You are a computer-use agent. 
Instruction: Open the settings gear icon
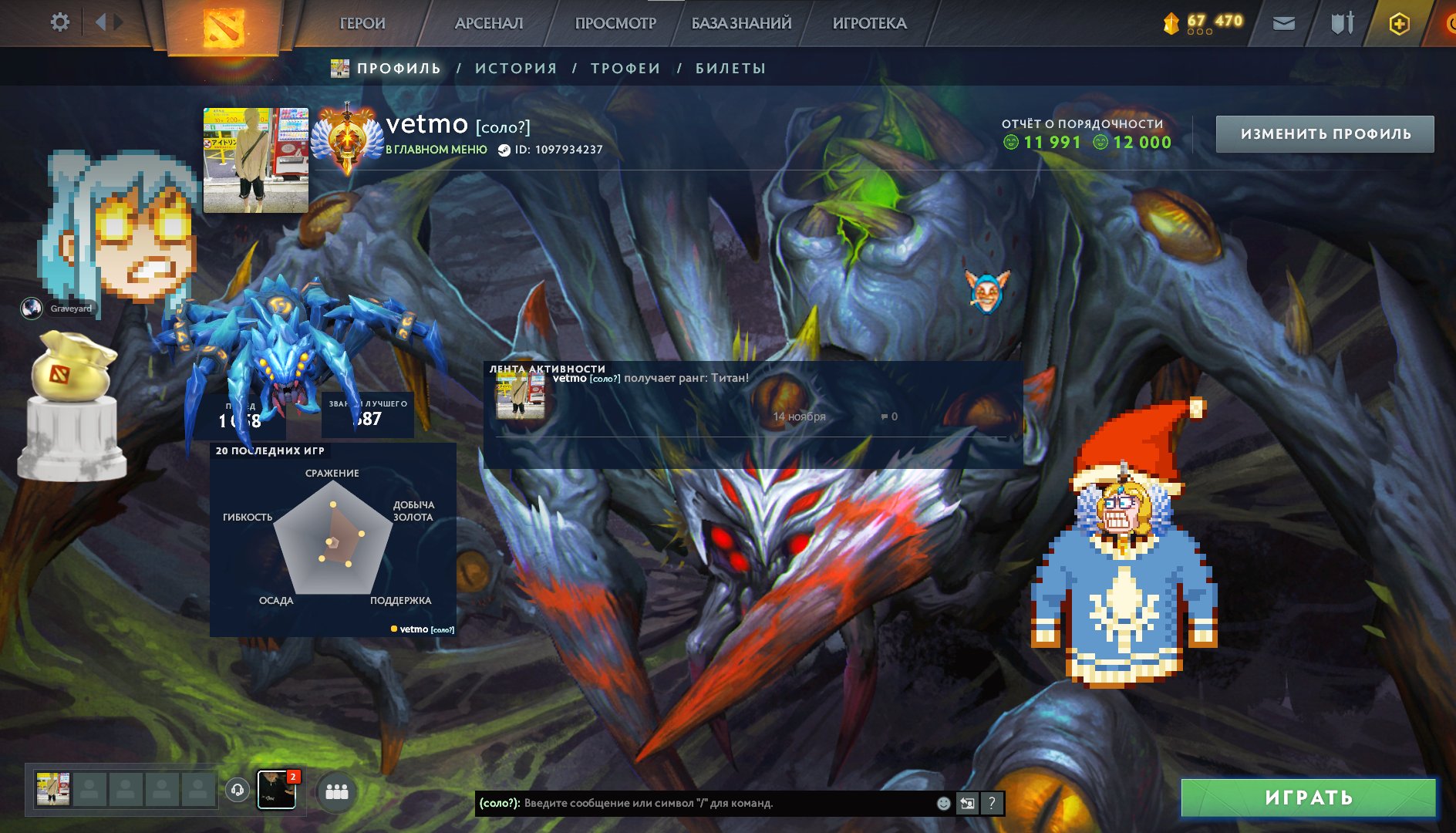click(x=58, y=22)
